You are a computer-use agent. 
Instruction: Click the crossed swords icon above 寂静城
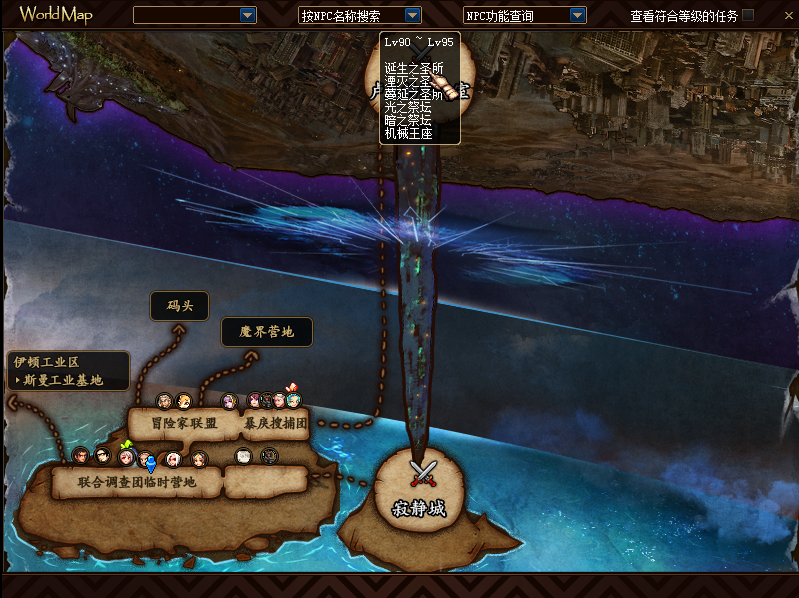(424, 472)
